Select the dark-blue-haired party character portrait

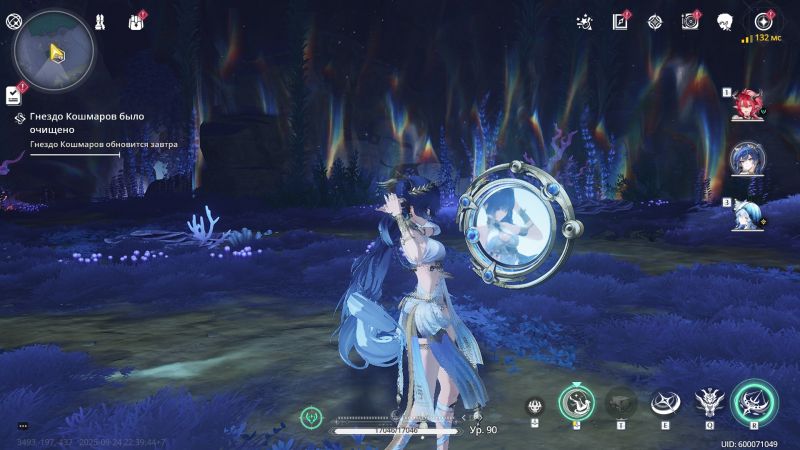tap(748, 159)
